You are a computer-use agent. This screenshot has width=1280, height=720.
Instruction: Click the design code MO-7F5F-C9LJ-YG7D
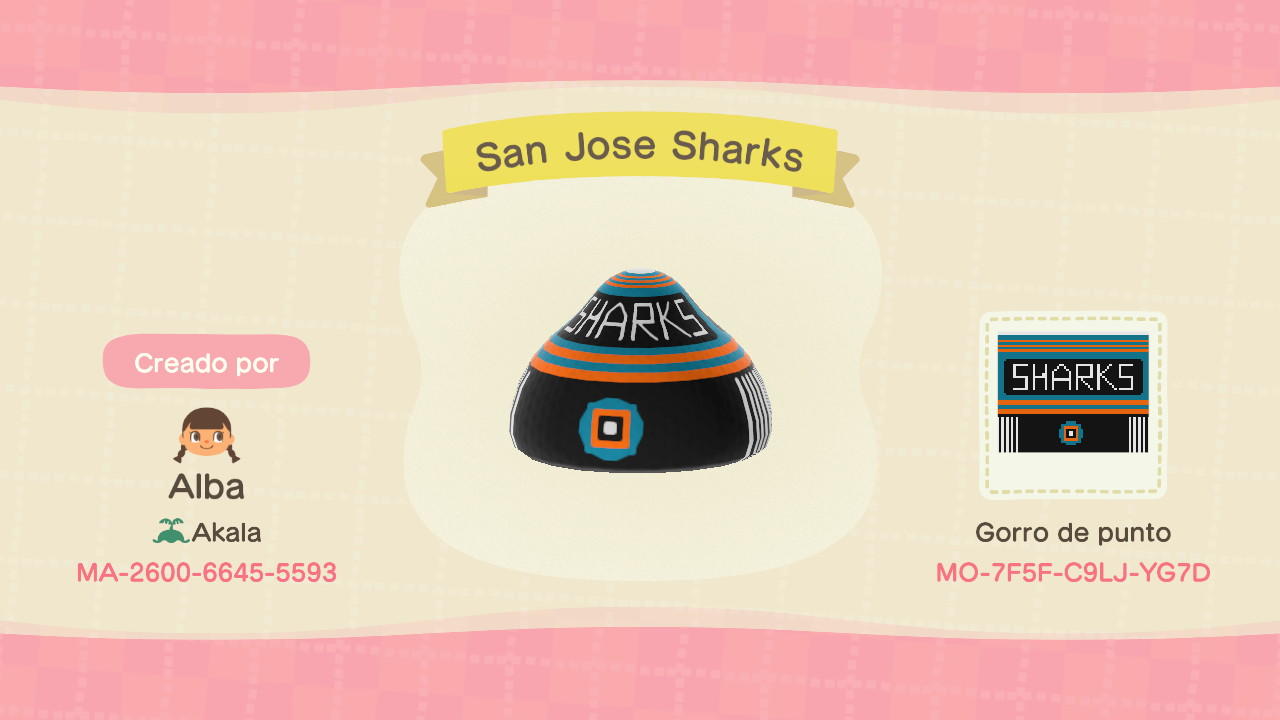pos(1074,573)
